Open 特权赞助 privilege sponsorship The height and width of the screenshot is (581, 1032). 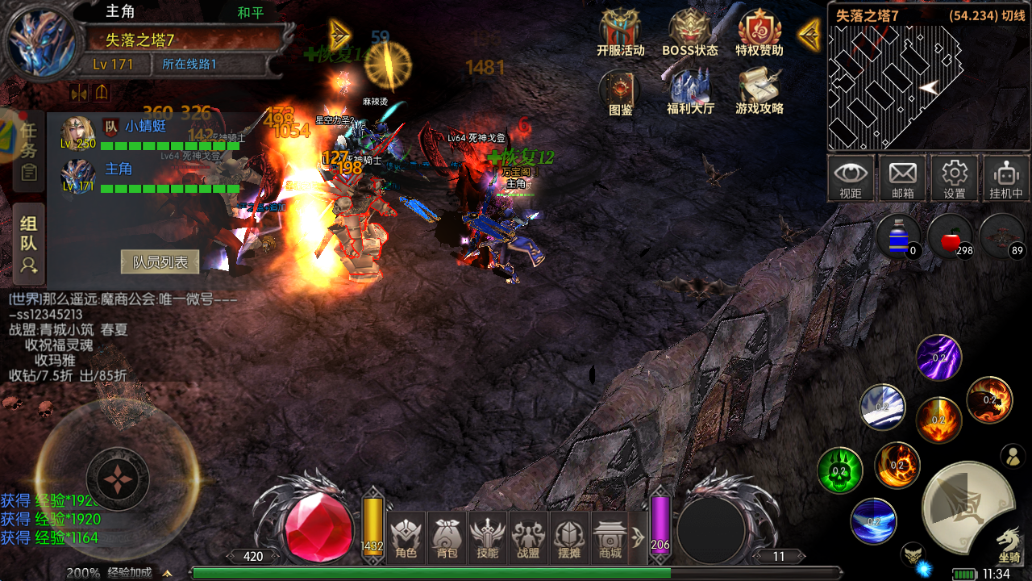click(x=760, y=33)
